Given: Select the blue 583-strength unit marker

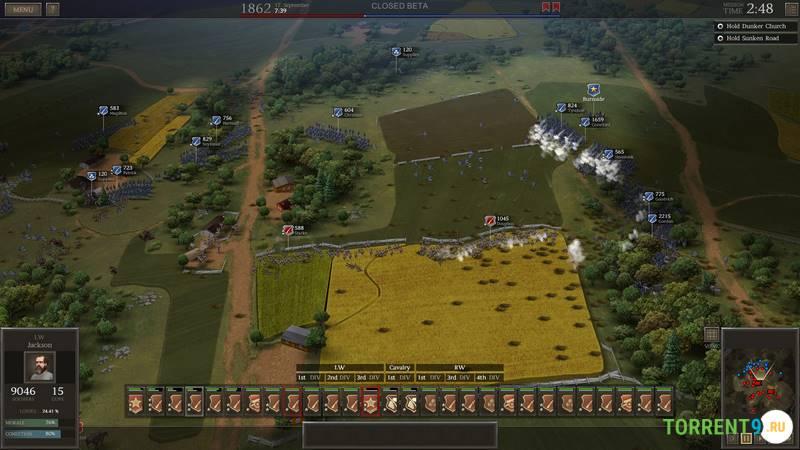Looking at the screenshot, I should click(x=103, y=110).
